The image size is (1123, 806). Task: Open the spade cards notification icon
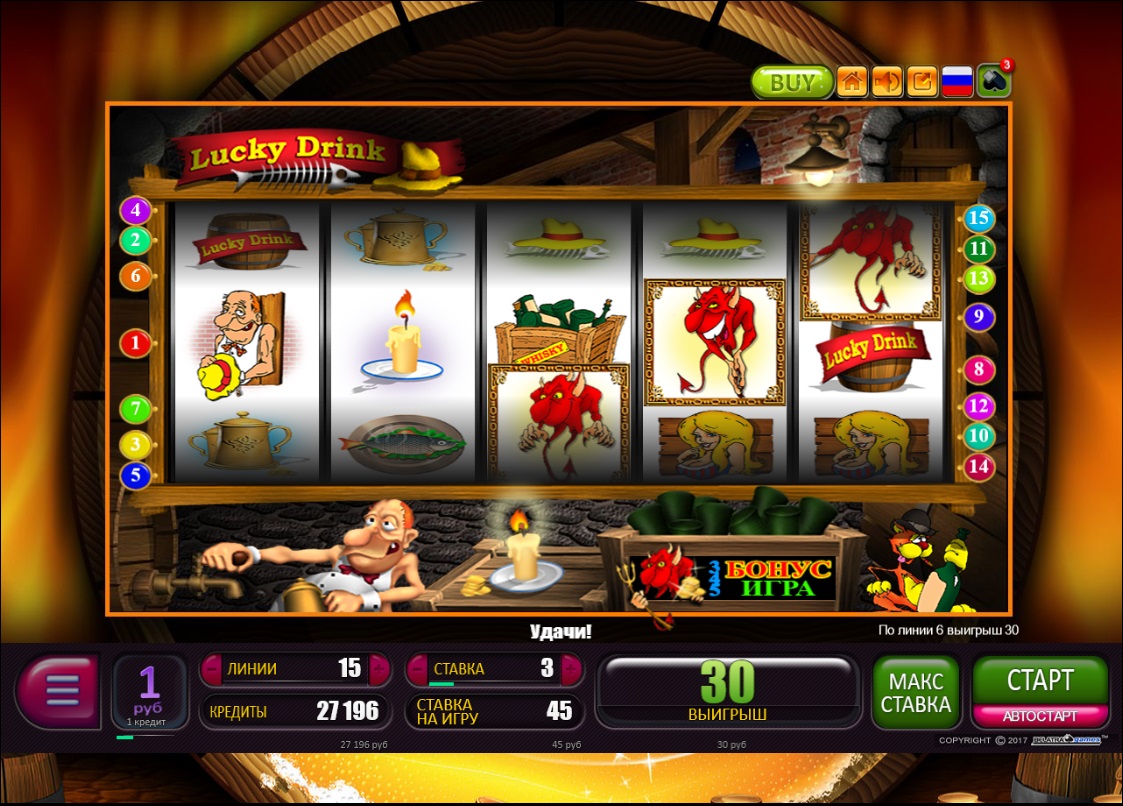tap(993, 82)
